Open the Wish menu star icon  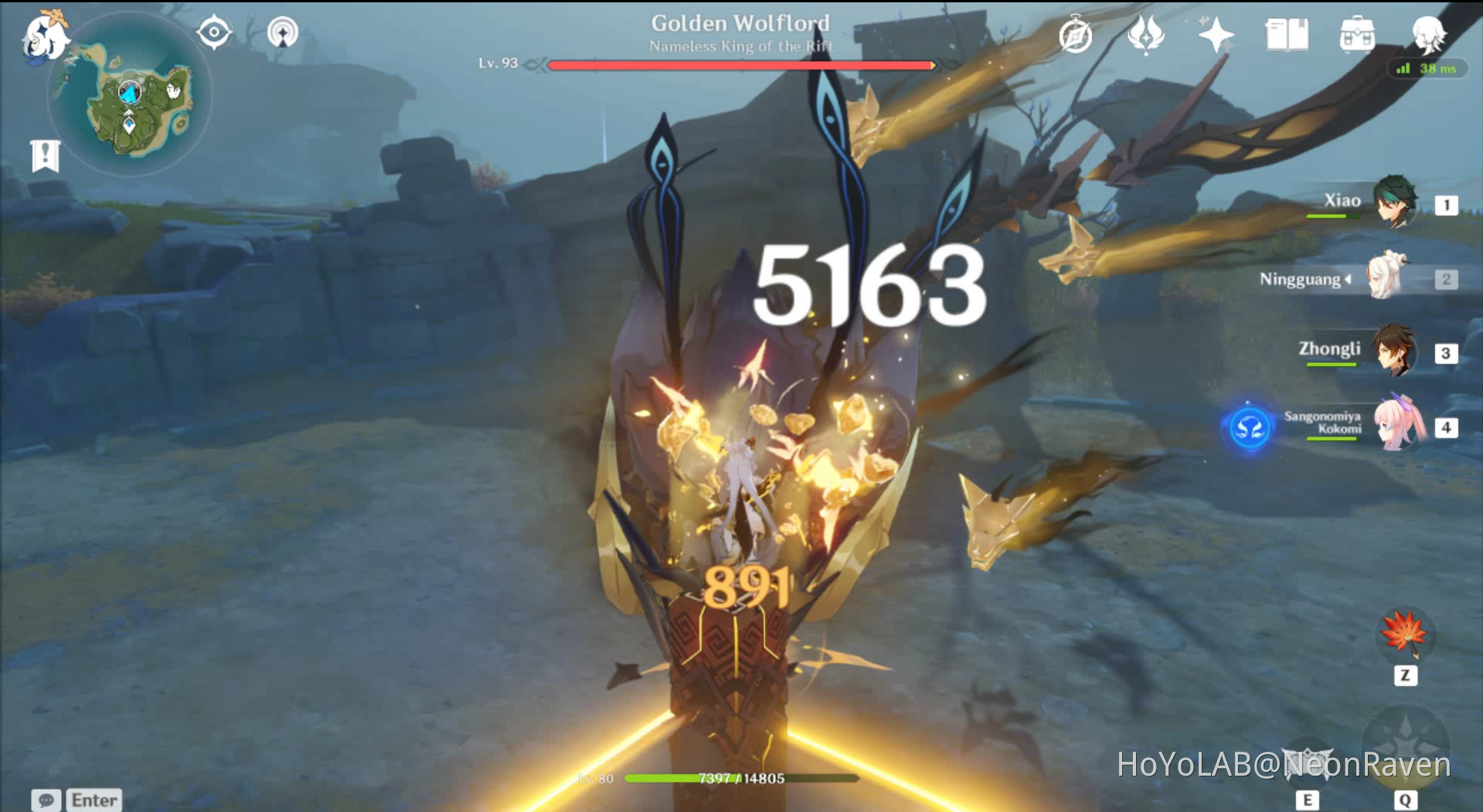pos(1216,34)
